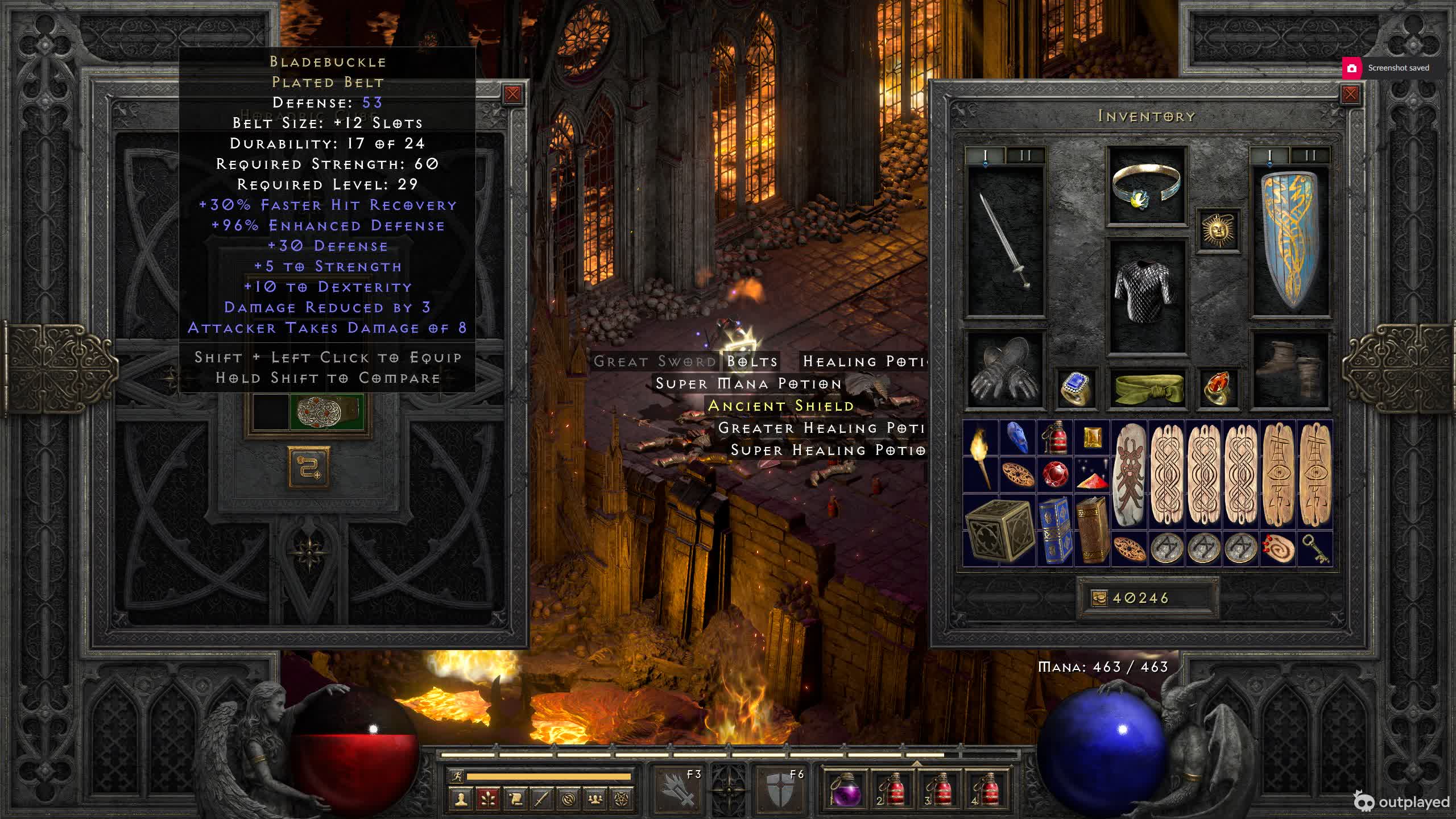This screenshot has height=819, width=1456.
Task: Close the Horadric Cube panel
Action: [x=512, y=94]
